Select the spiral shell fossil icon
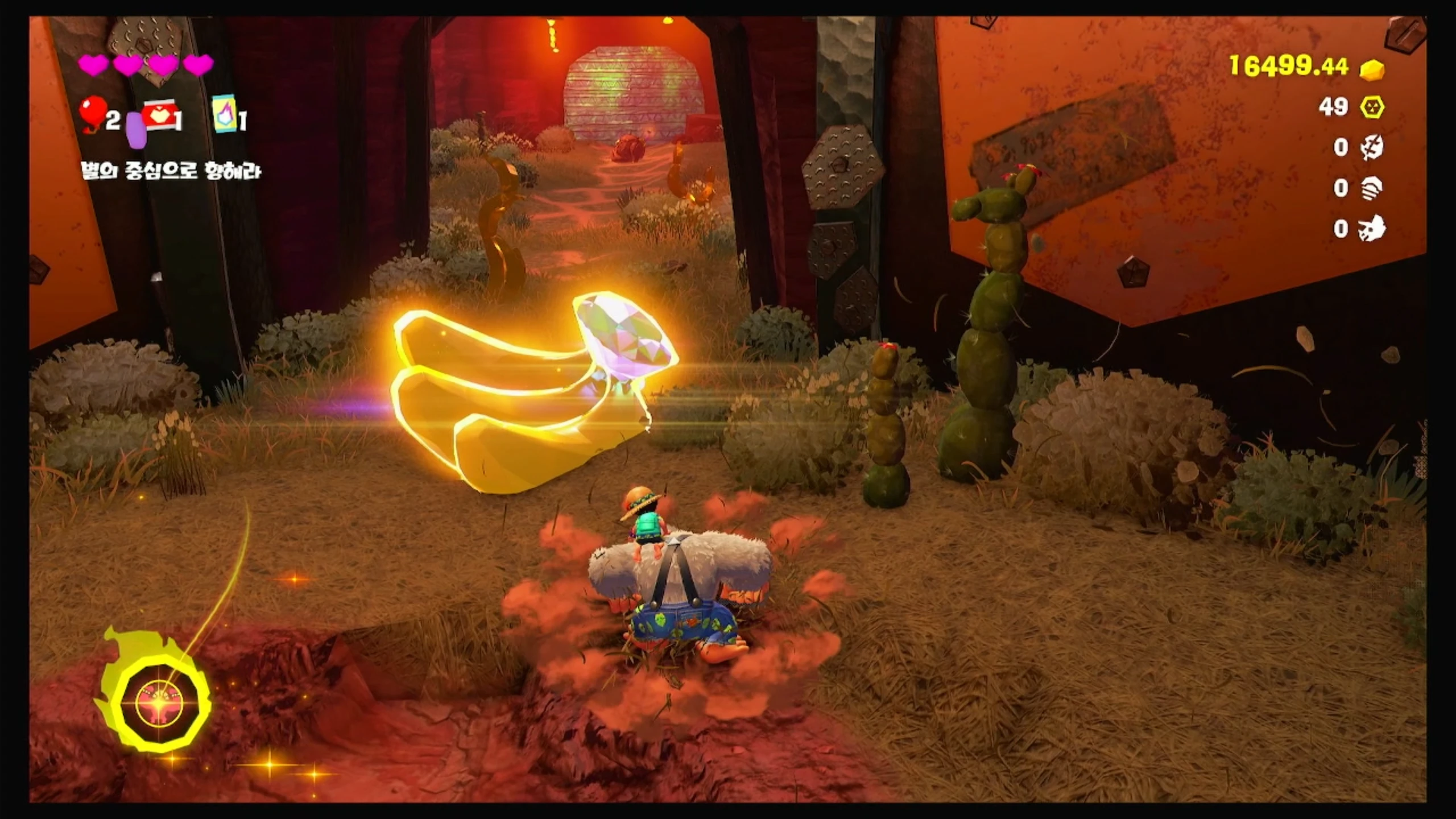 [x=1371, y=188]
